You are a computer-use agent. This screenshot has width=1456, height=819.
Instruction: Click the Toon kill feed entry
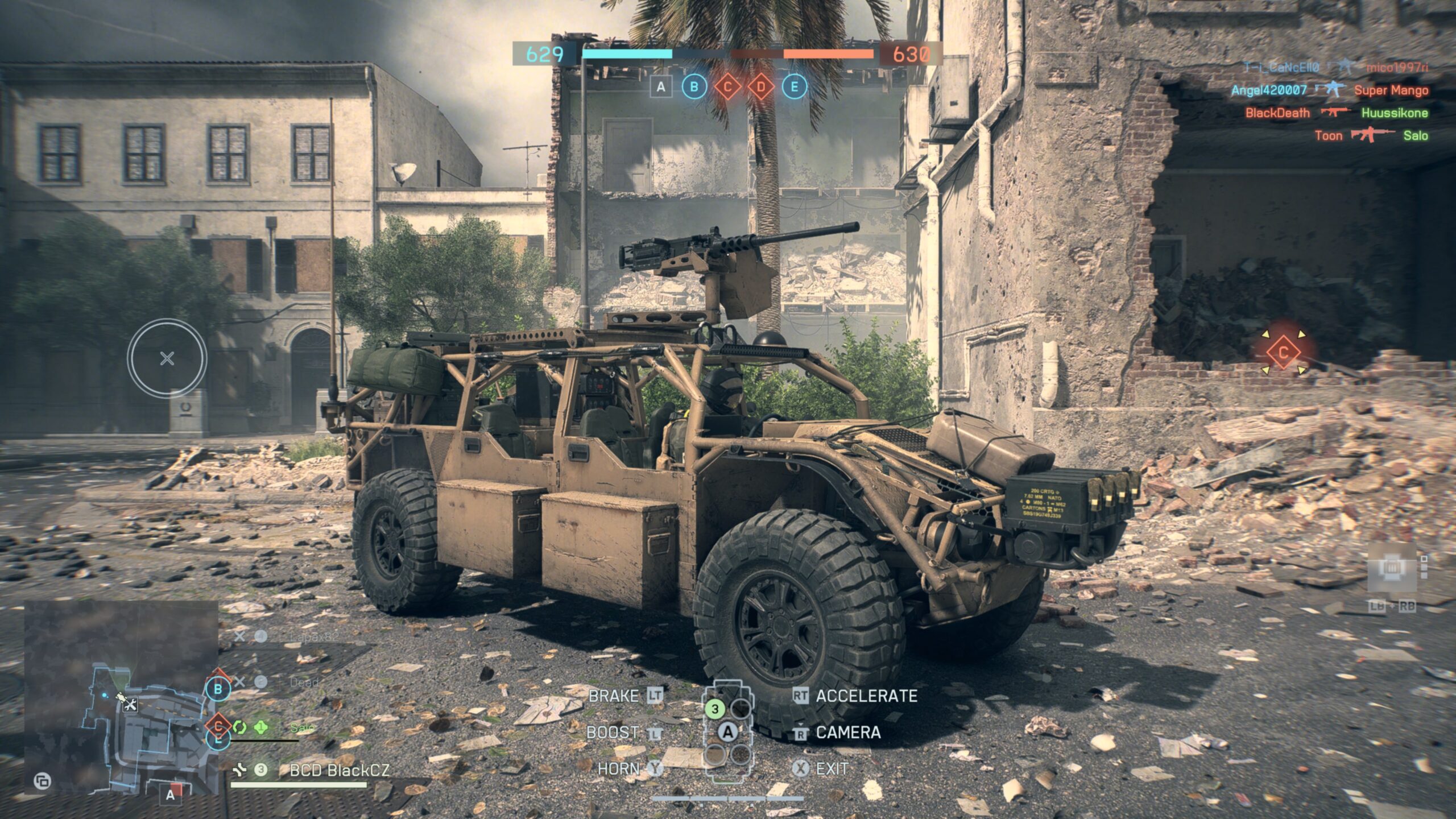(1328, 135)
